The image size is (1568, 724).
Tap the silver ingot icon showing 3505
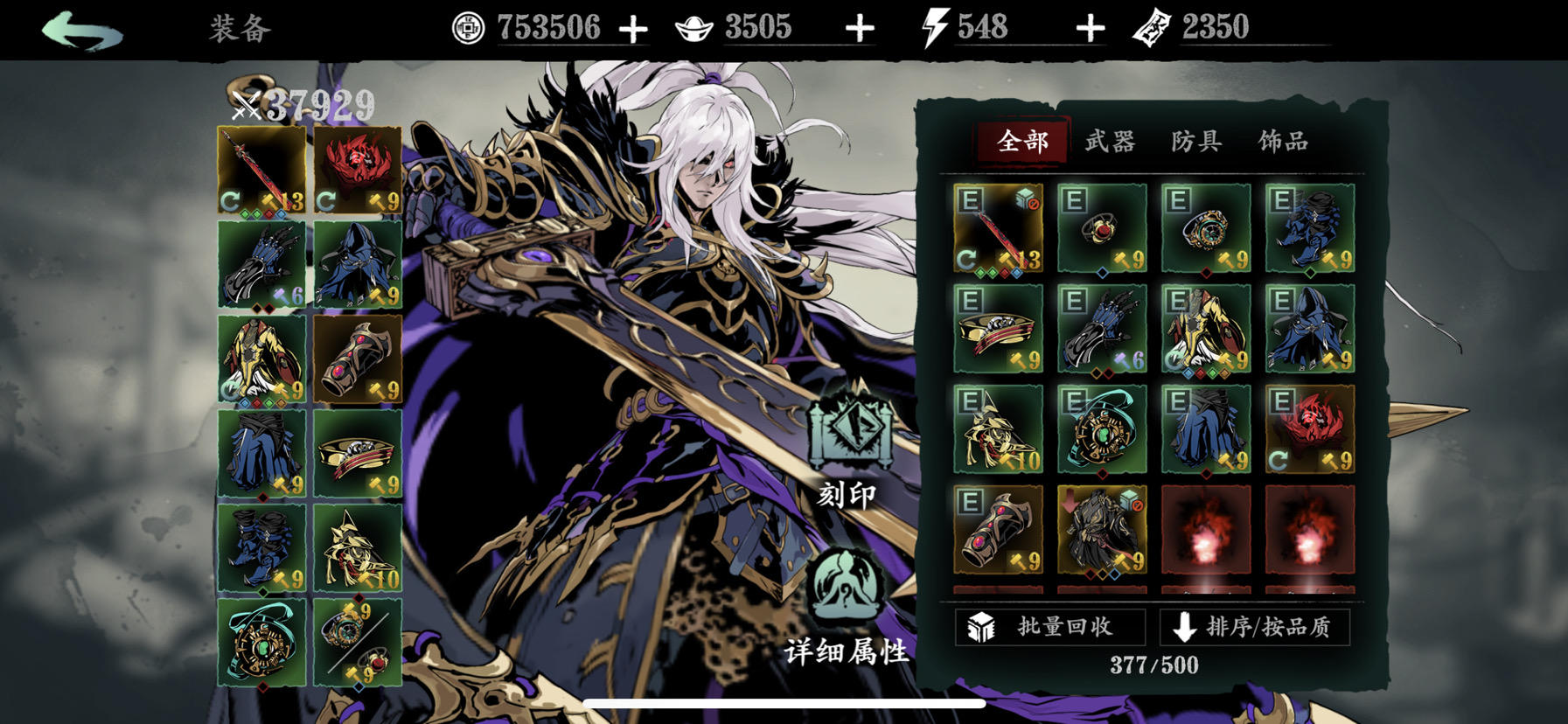click(x=693, y=25)
